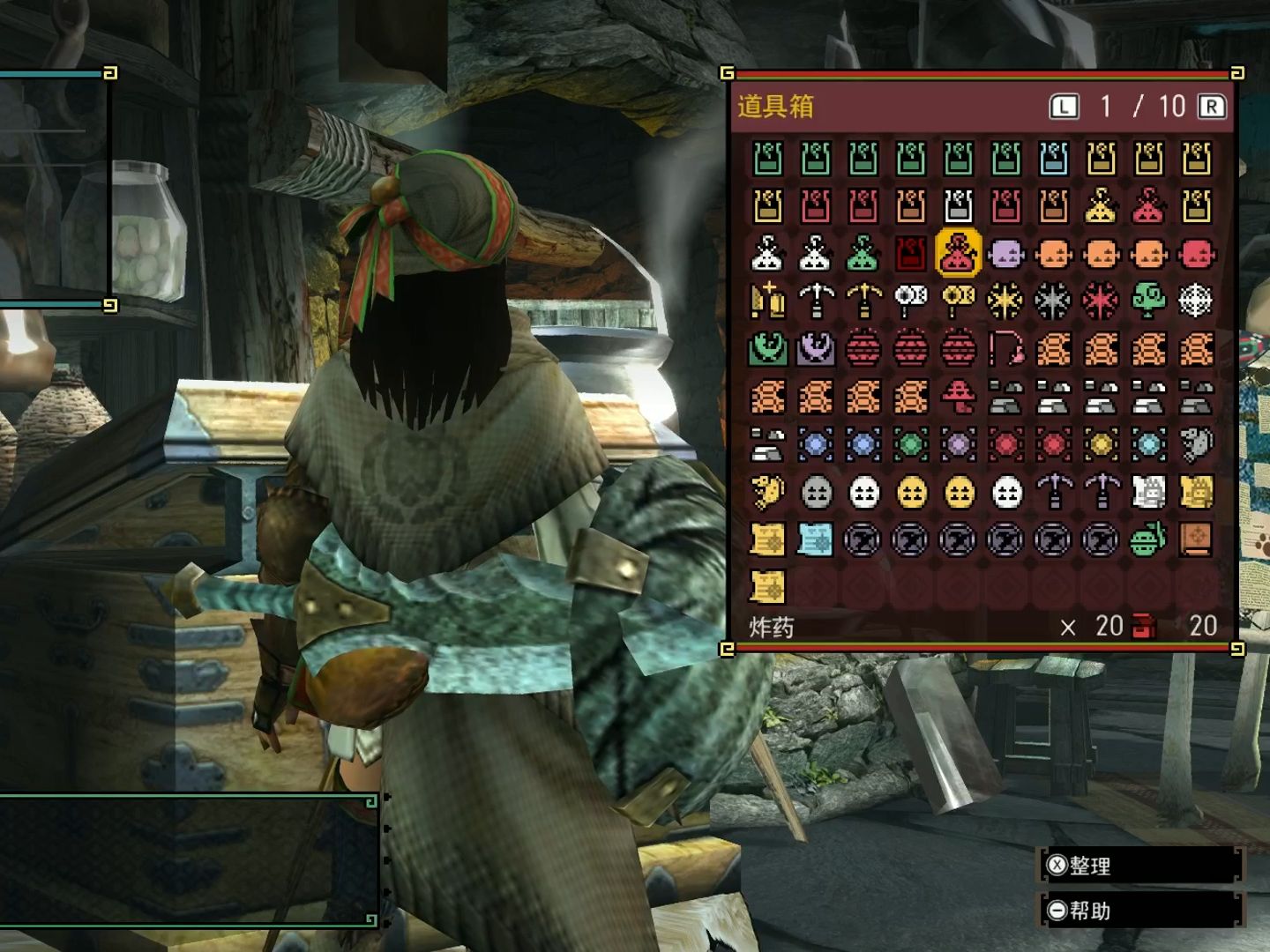1270x952 pixels.
Task: Choose the gray fish item
Action: (1196, 444)
